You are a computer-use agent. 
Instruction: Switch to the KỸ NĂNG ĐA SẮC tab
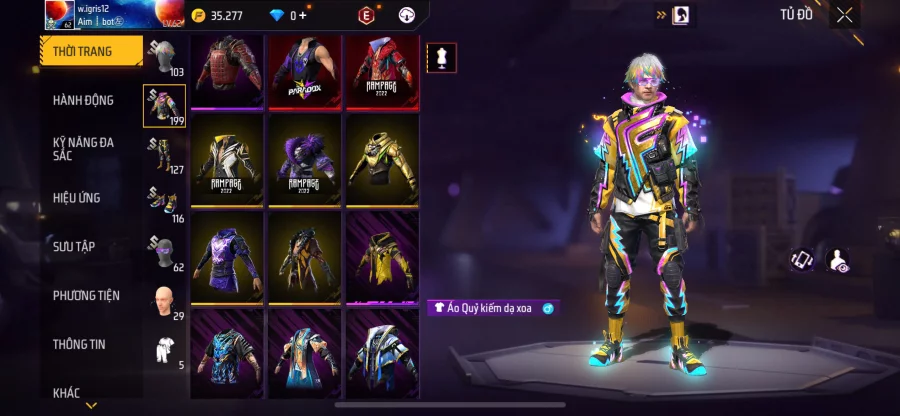(x=84, y=149)
